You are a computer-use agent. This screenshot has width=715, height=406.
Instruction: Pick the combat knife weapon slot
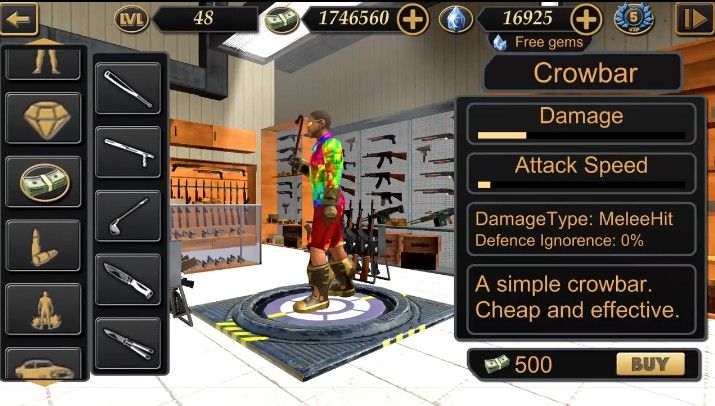128,279
